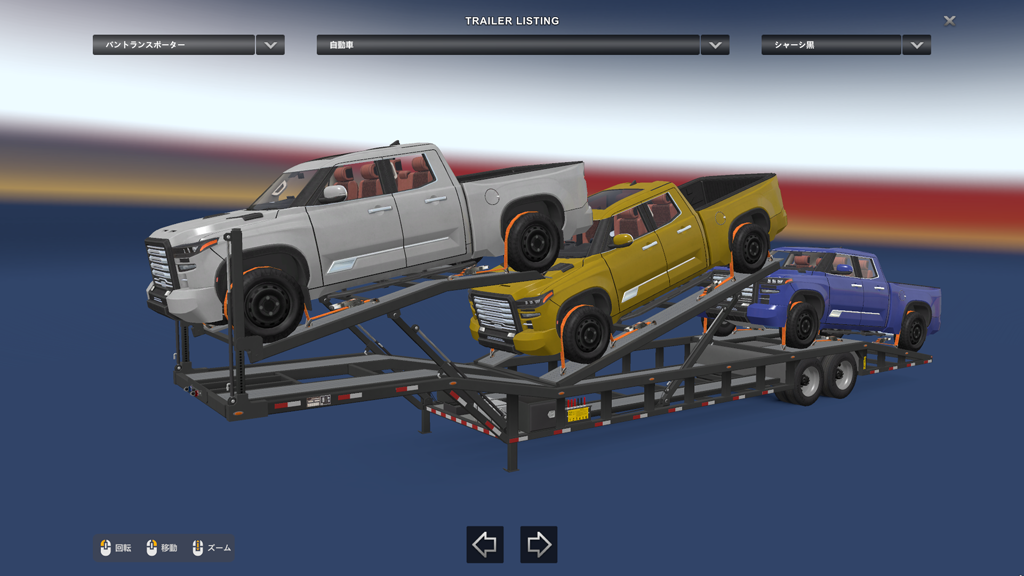
Task: Show the previous trailer with left arrow
Action: pos(485,544)
